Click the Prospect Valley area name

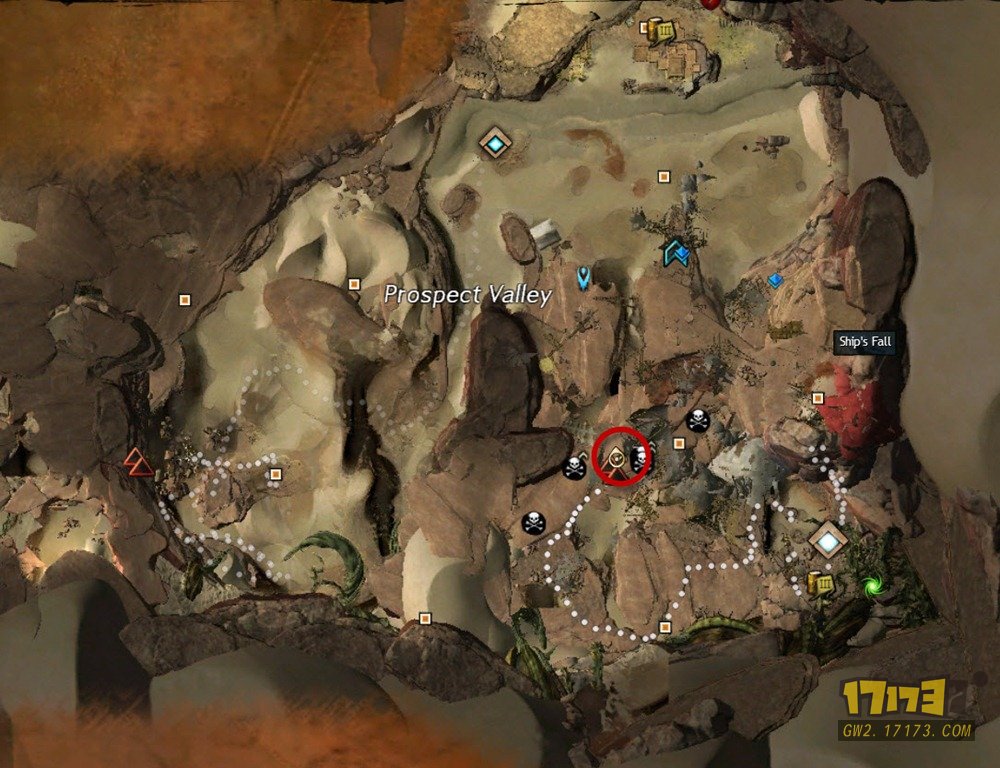click(468, 295)
